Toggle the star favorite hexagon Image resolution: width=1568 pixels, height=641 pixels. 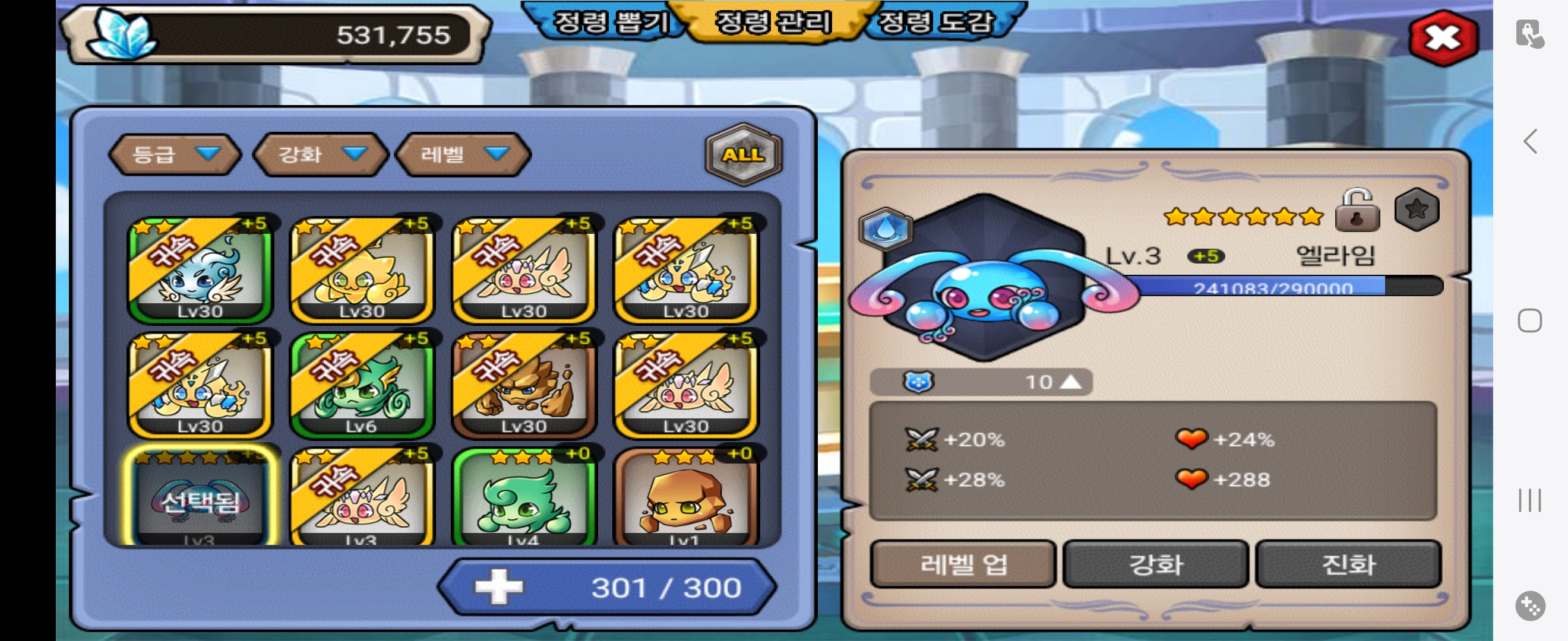coord(1417,210)
